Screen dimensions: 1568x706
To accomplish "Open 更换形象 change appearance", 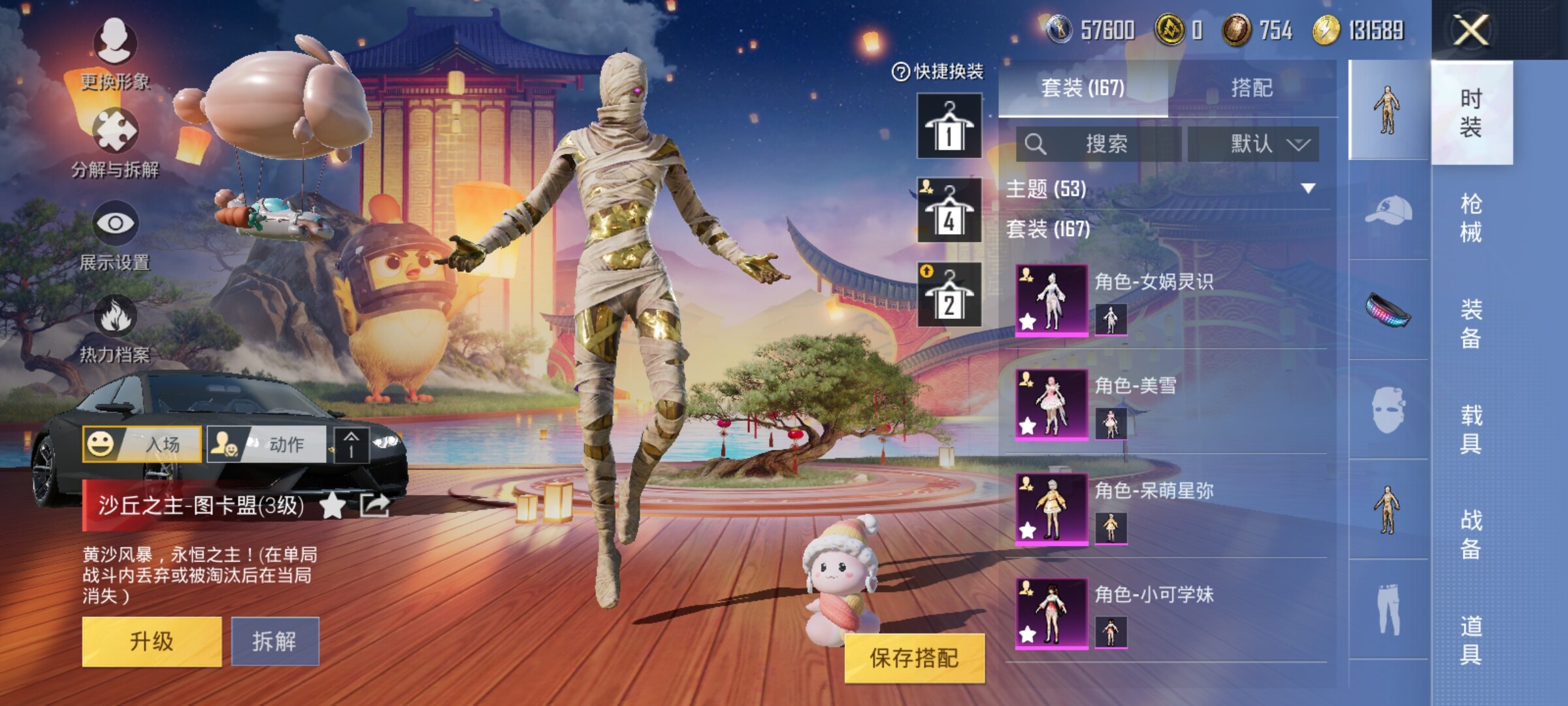I will 115,54.
